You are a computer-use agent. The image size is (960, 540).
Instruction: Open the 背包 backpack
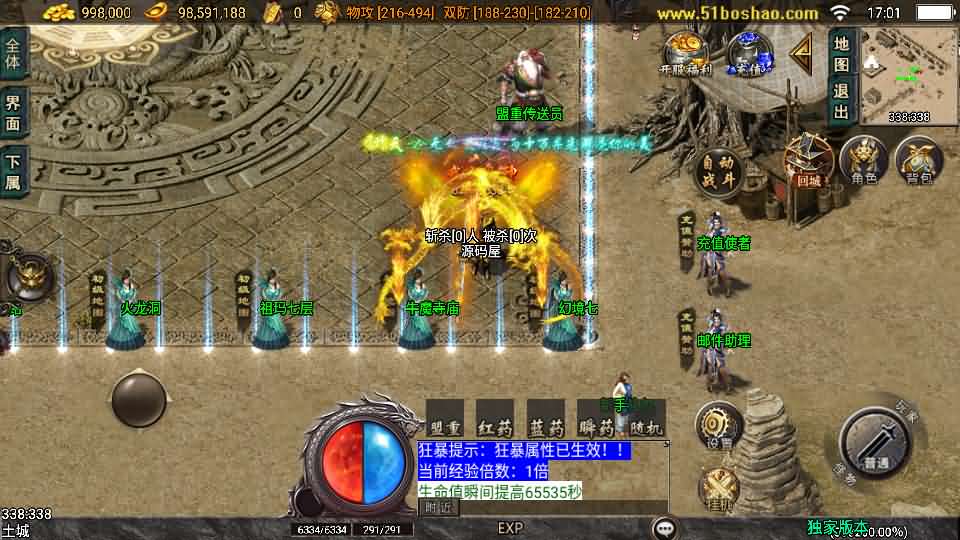click(918, 161)
